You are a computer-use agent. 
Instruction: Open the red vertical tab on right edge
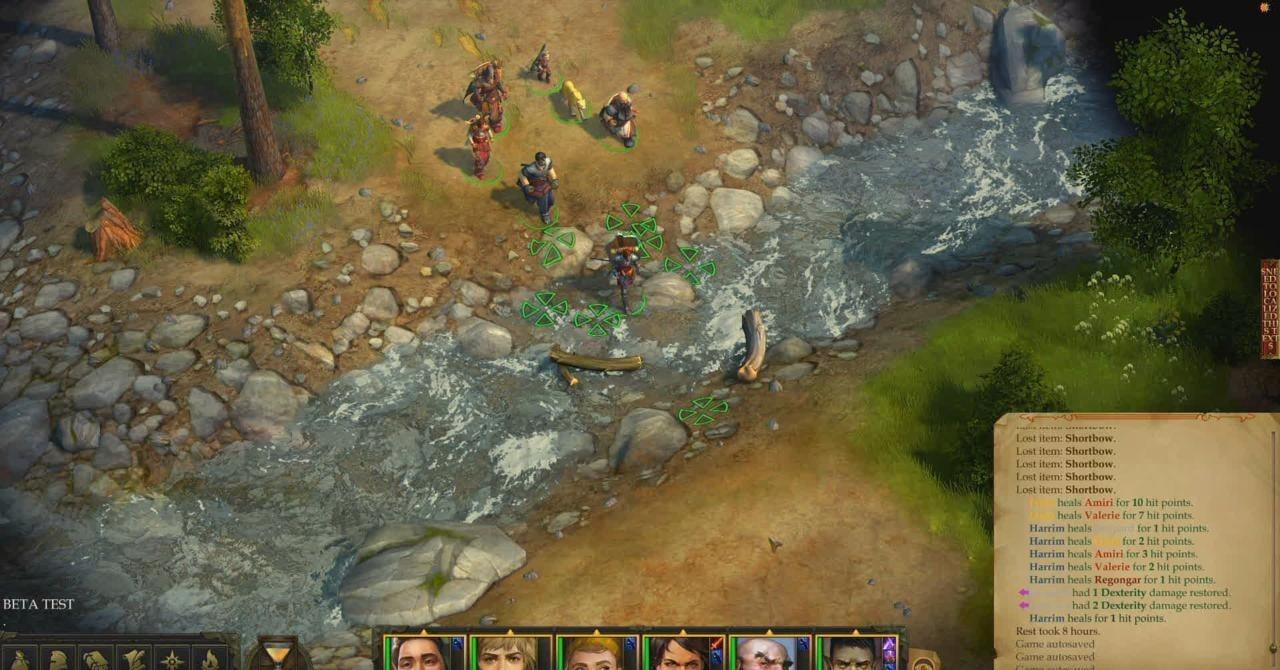point(1270,308)
